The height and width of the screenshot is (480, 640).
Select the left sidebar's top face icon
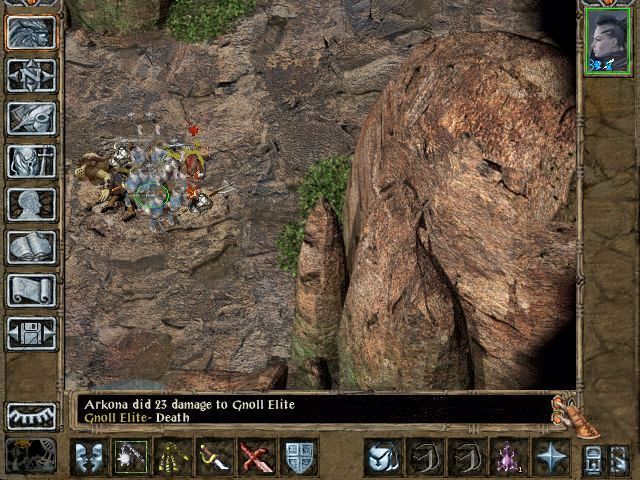tap(31, 33)
